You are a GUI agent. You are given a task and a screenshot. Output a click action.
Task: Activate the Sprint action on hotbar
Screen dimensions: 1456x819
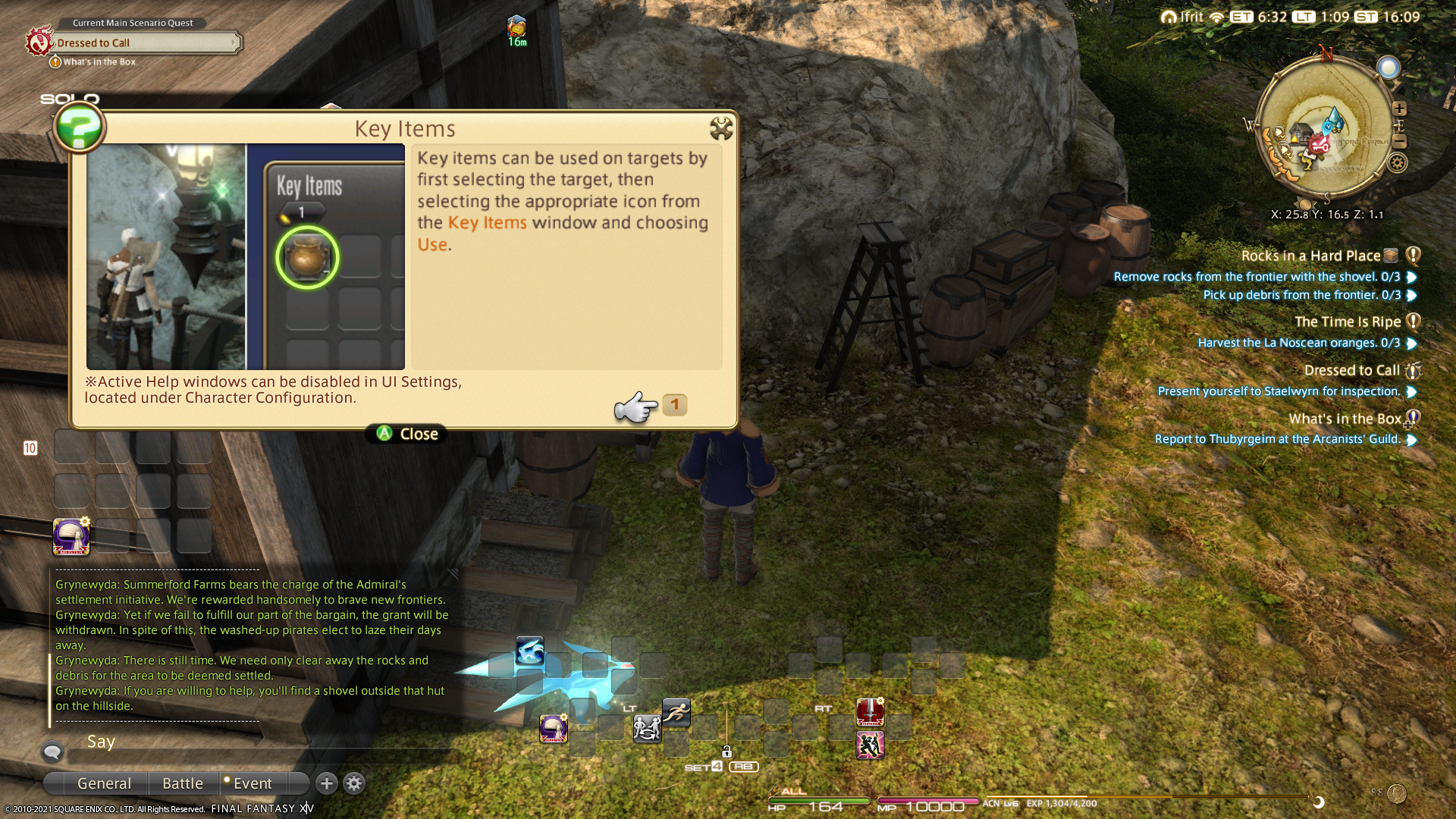click(676, 712)
